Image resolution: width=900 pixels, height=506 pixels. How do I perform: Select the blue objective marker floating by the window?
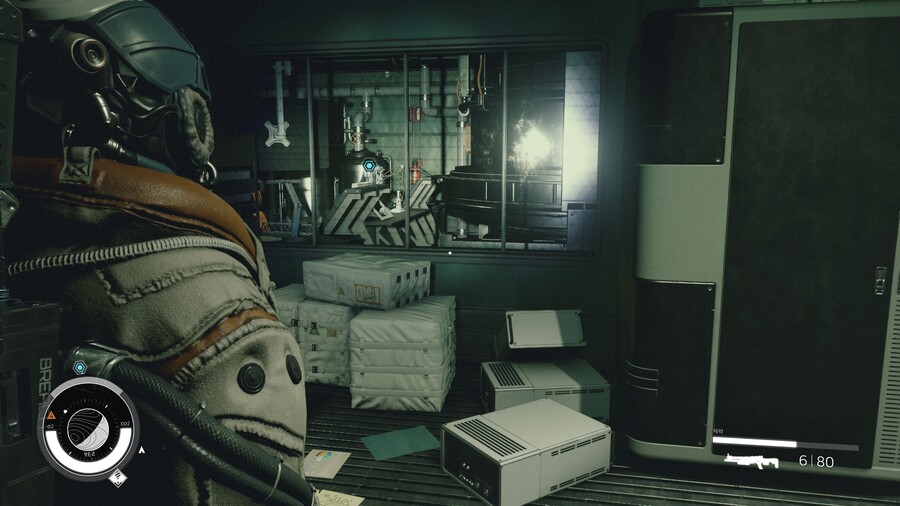point(369,166)
